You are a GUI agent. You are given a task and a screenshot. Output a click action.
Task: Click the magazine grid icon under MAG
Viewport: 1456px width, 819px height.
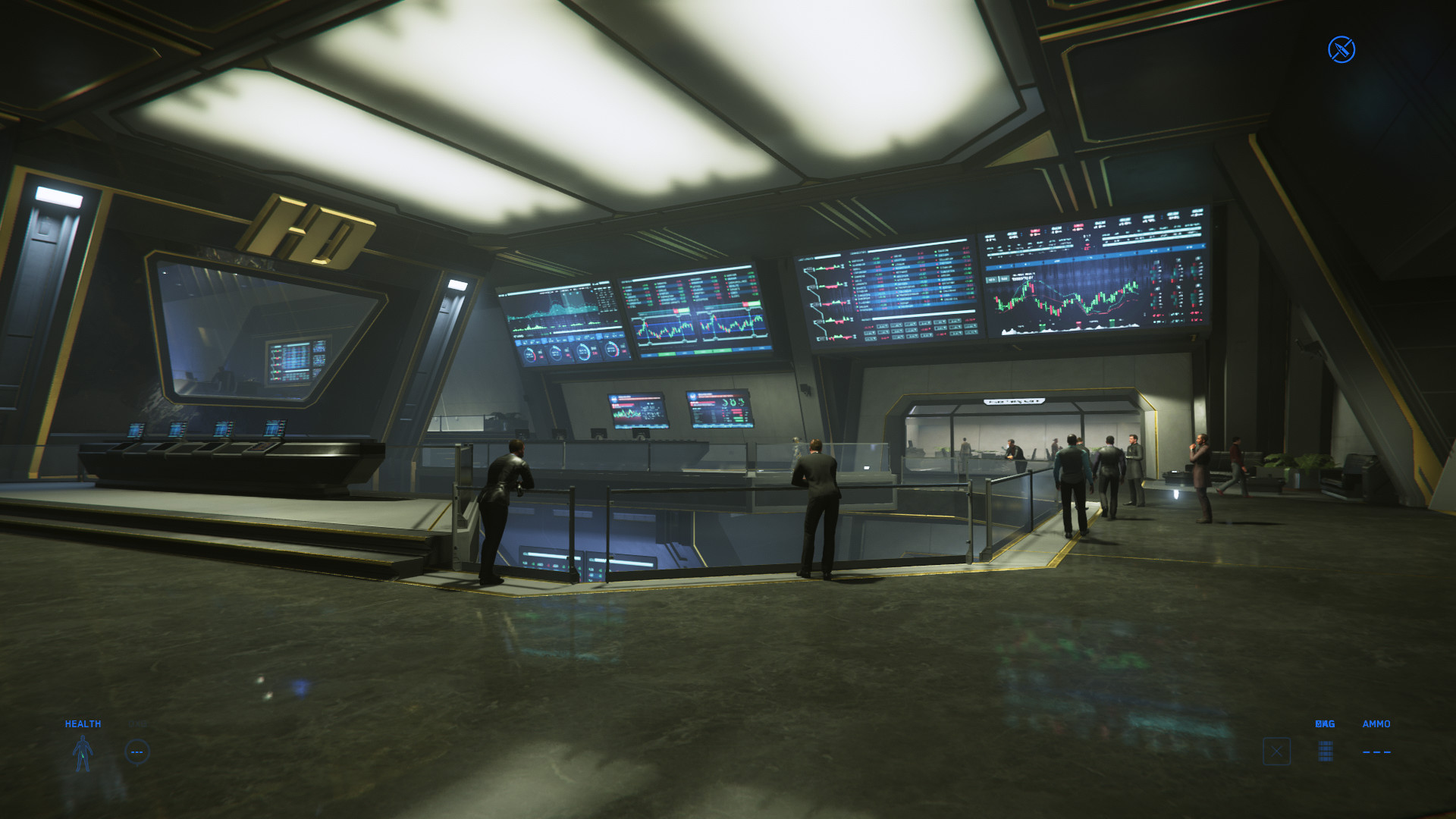tap(1325, 751)
